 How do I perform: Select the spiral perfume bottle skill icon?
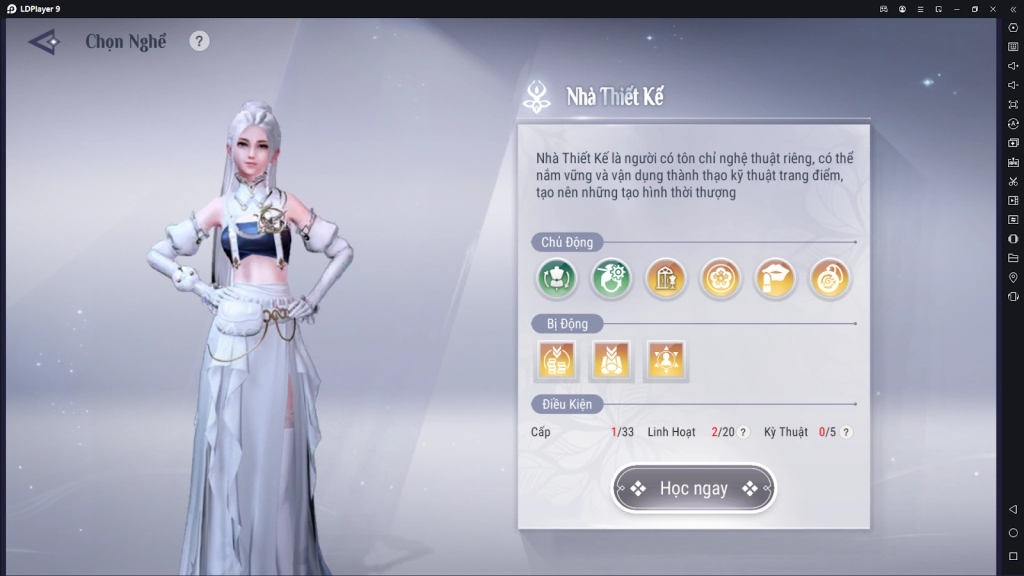pyautogui.click(x=829, y=279)
